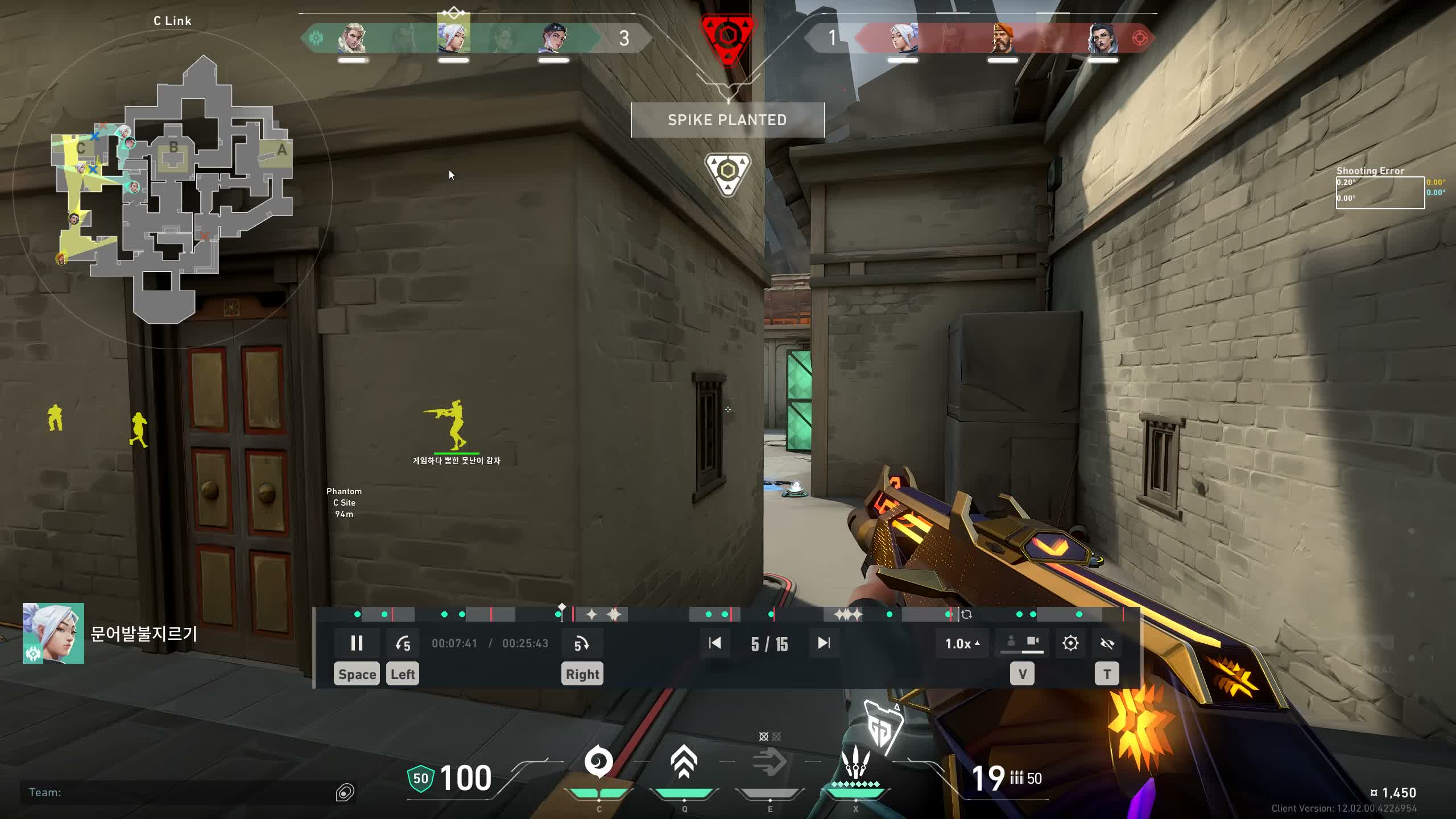Select Jett's Updraft ability icon
The height and width of the screenshot is (819, 1456).
tap(684, 763)
